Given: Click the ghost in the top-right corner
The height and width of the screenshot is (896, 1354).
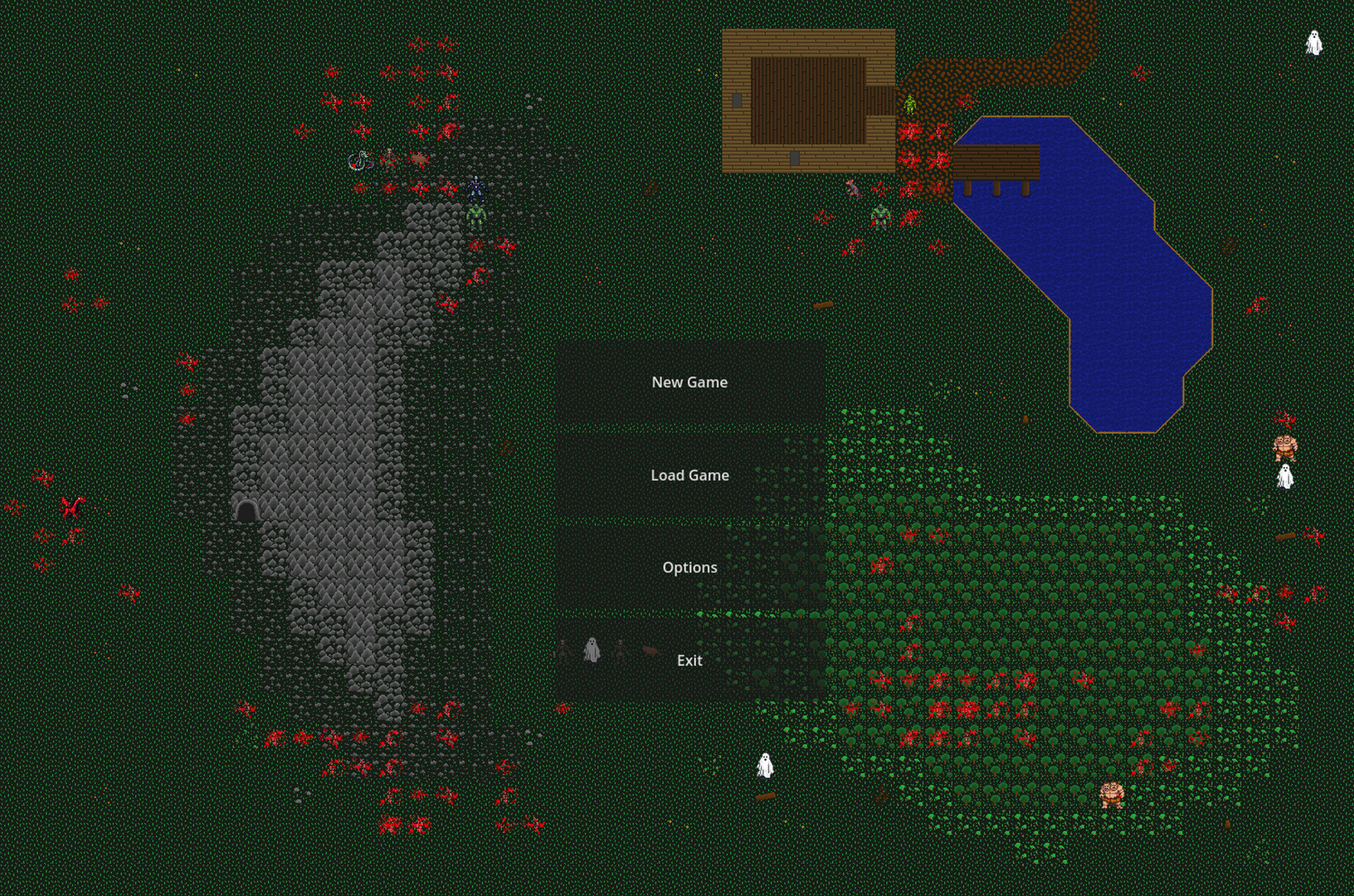Looking at the screenshot, I should [1313, 41].
